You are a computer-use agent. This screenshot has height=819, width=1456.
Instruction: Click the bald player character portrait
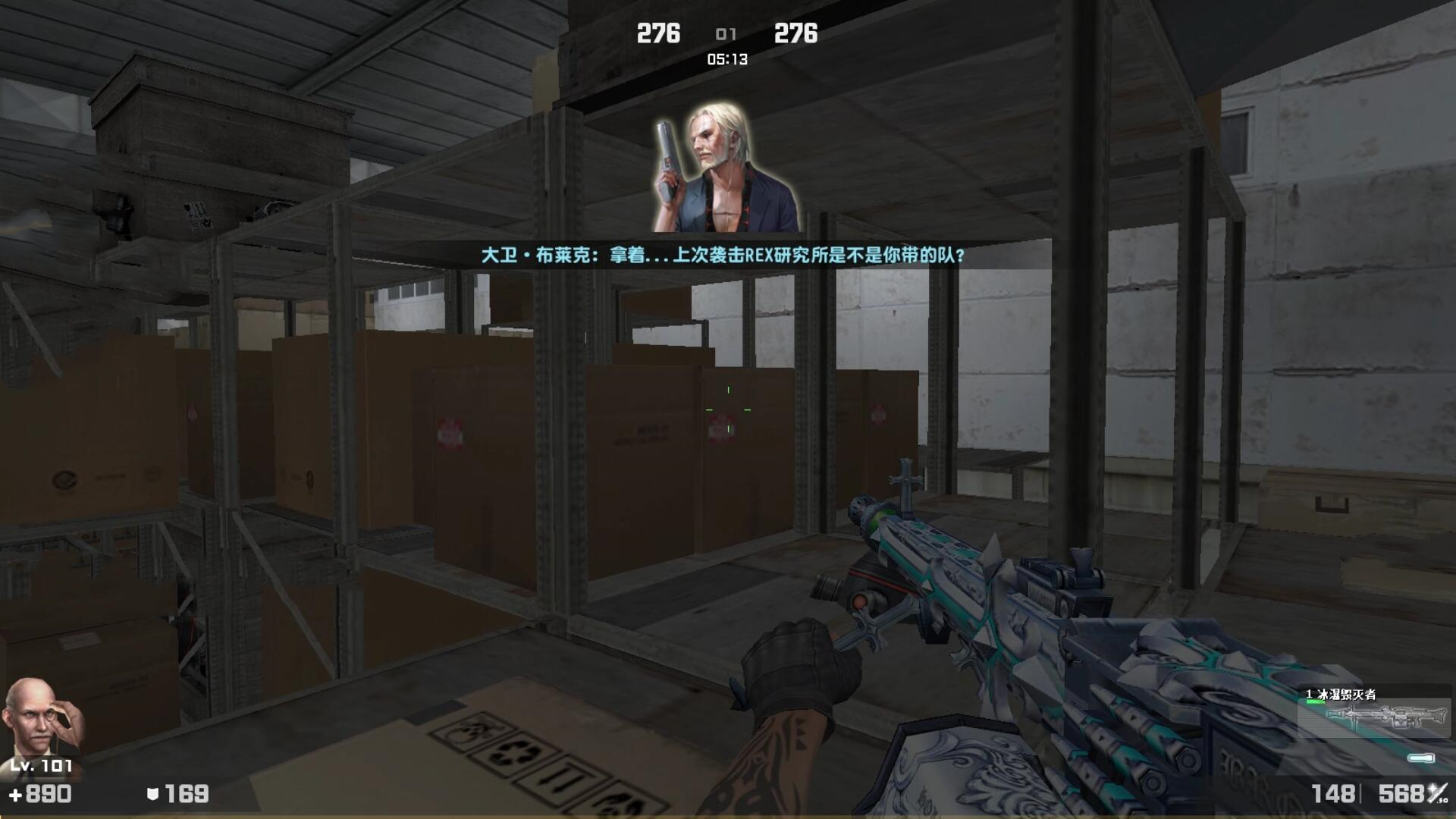(x=42, y=717)
